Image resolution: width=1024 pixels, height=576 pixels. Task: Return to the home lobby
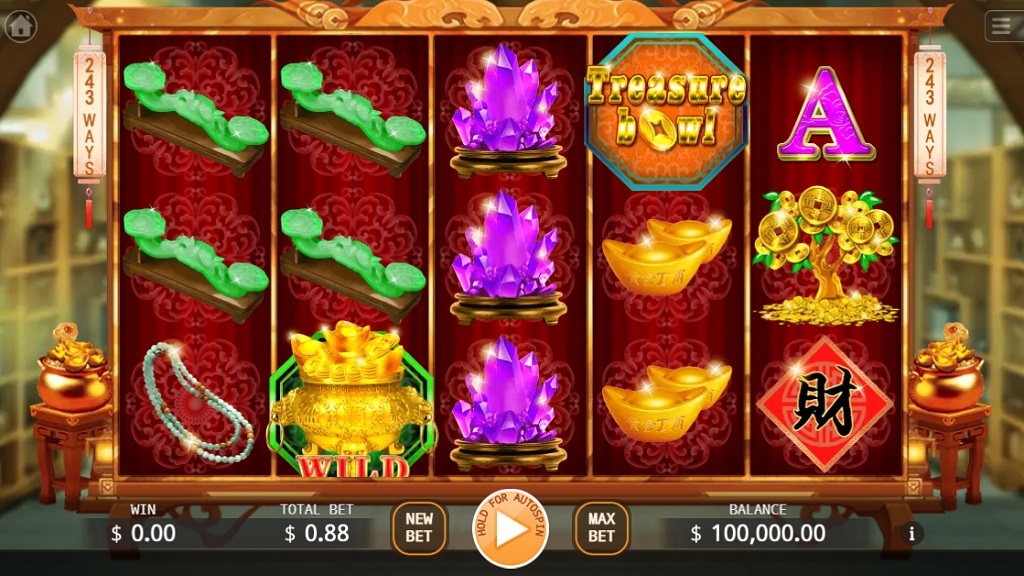[20, 26]
